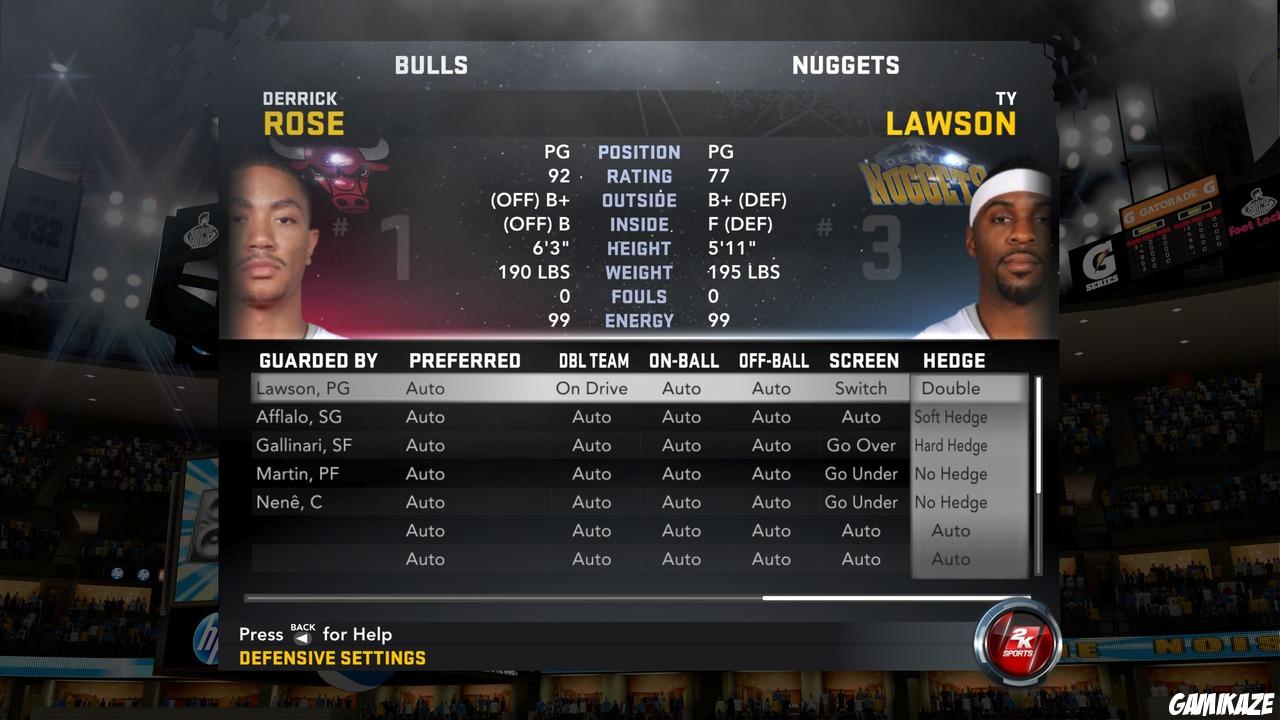Click Ty Lawson's jersey number 3

pos(880,245)
